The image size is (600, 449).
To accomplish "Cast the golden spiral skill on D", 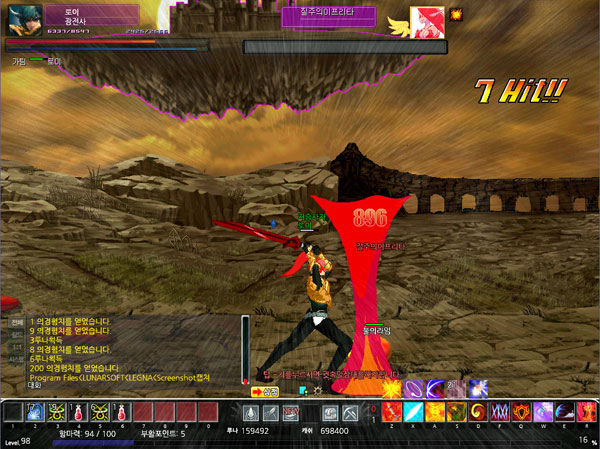I will pos(477,412).
